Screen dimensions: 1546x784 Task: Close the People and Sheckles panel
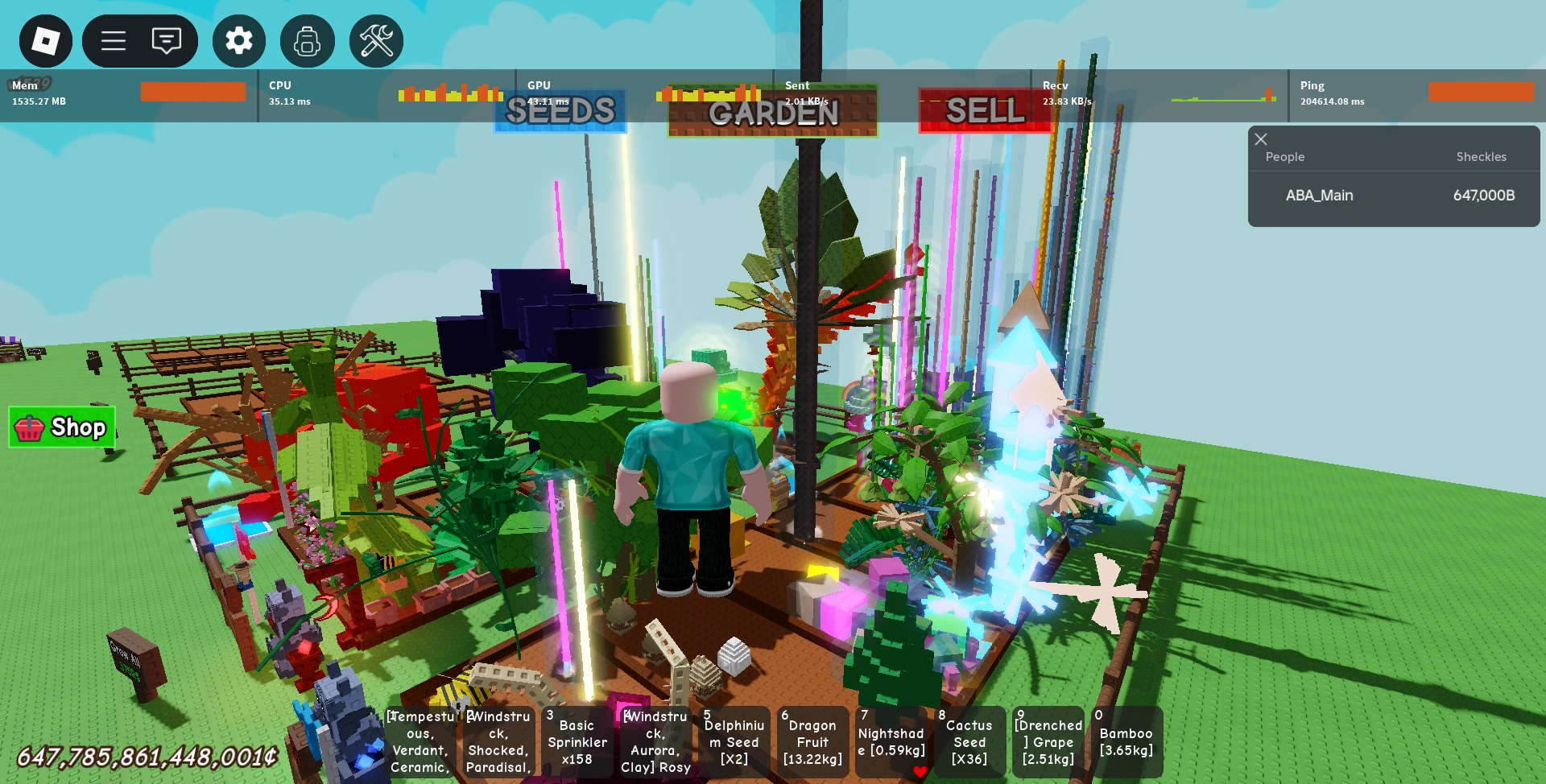[1261, 139]
